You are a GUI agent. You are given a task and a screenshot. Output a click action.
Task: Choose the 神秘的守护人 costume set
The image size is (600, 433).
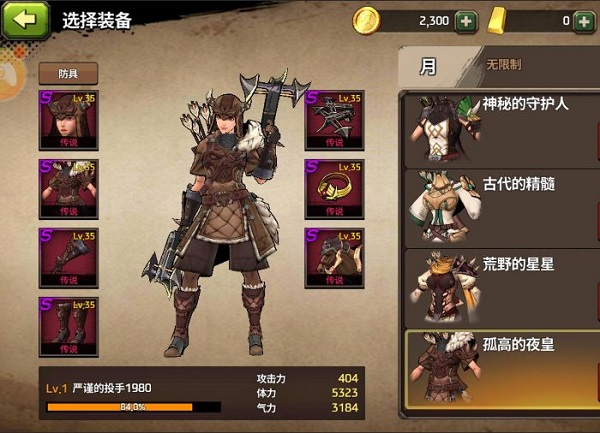point(498,126)
